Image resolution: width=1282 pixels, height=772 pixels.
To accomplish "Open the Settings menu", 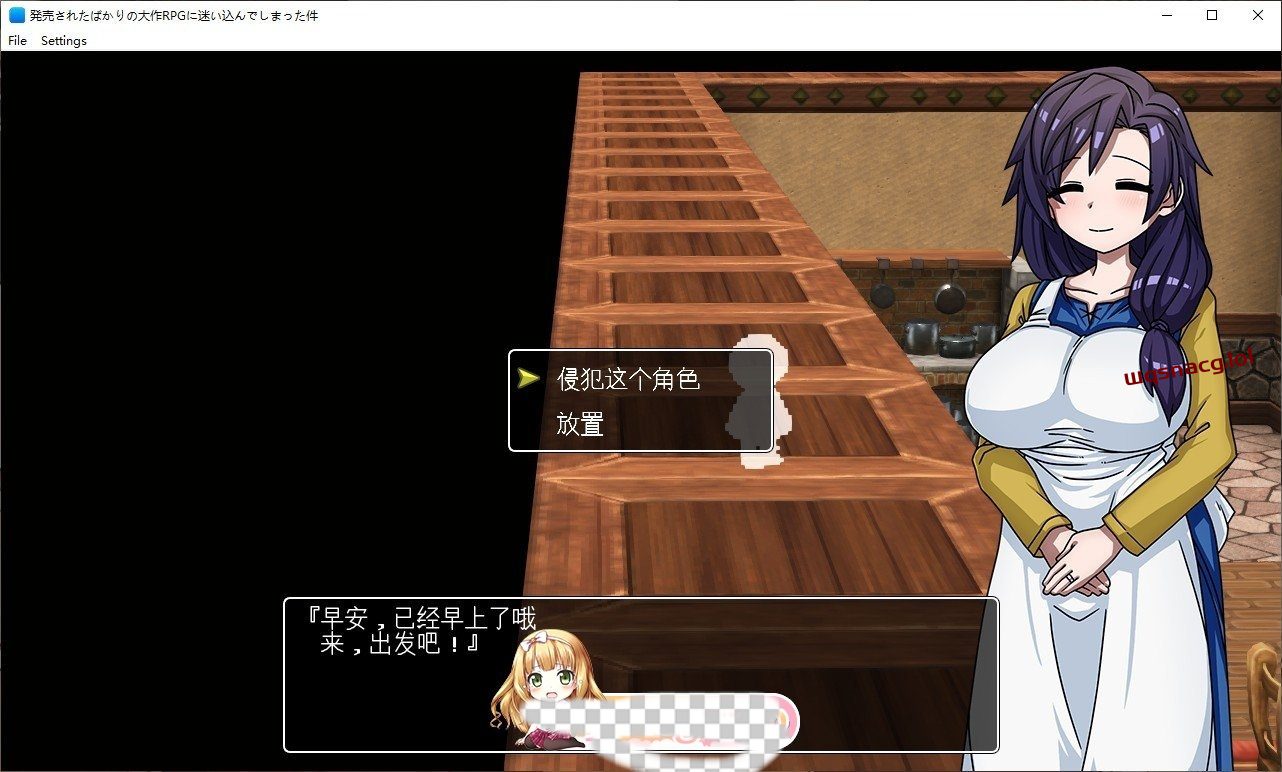I will point(63,41).
